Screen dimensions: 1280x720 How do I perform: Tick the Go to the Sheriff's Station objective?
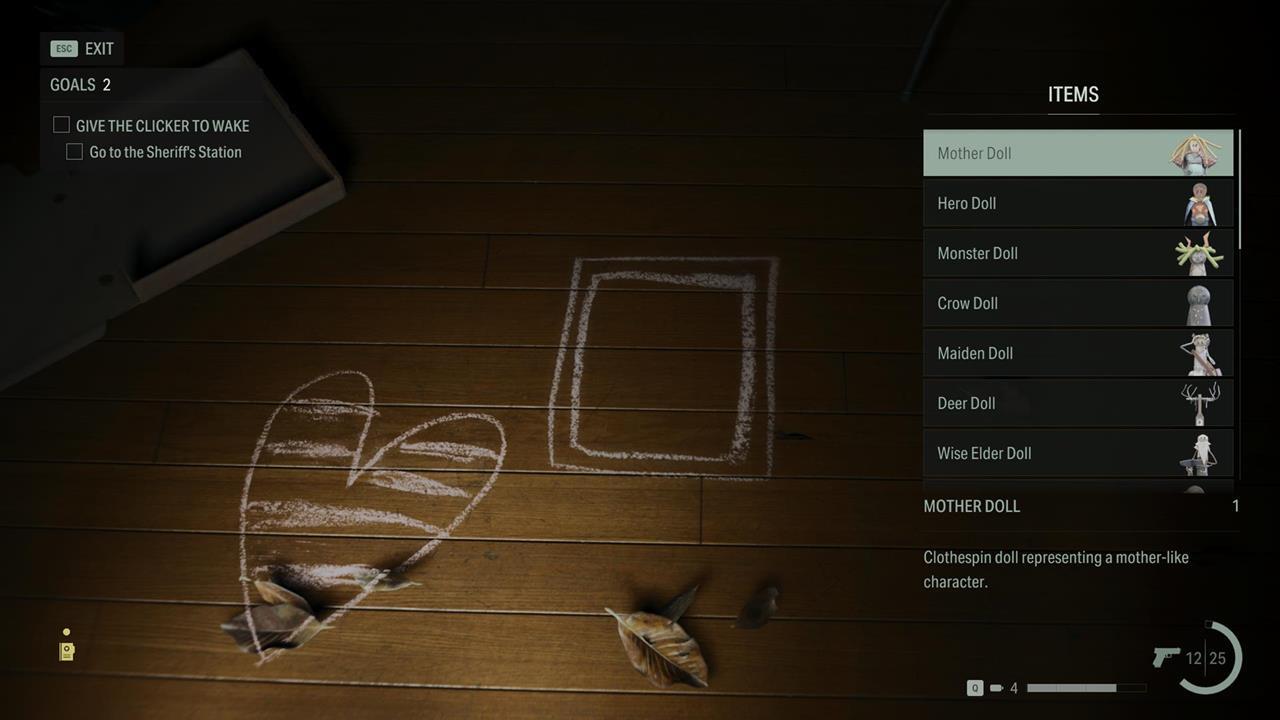[x=74, y=151]
